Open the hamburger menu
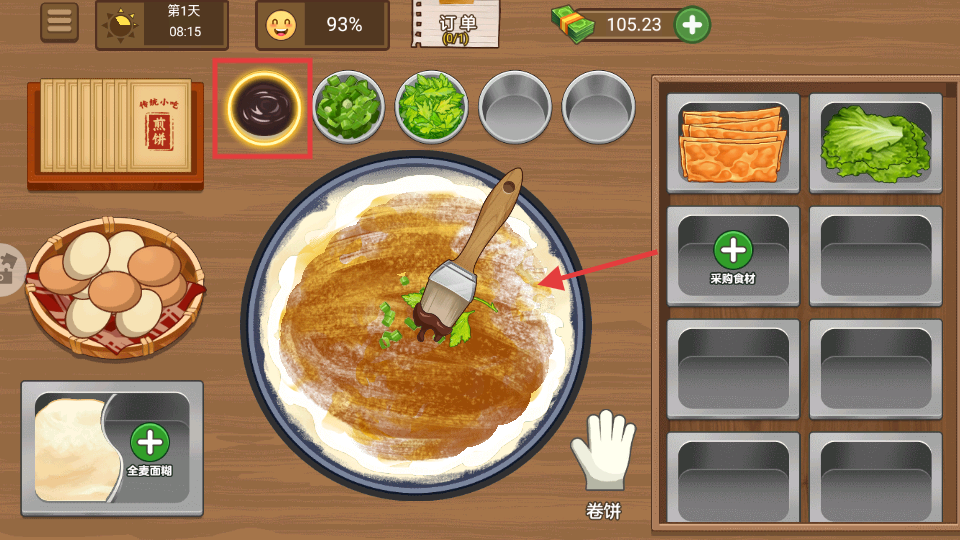The height and width of the screenshot is (540, 960). tap(59, 23)
